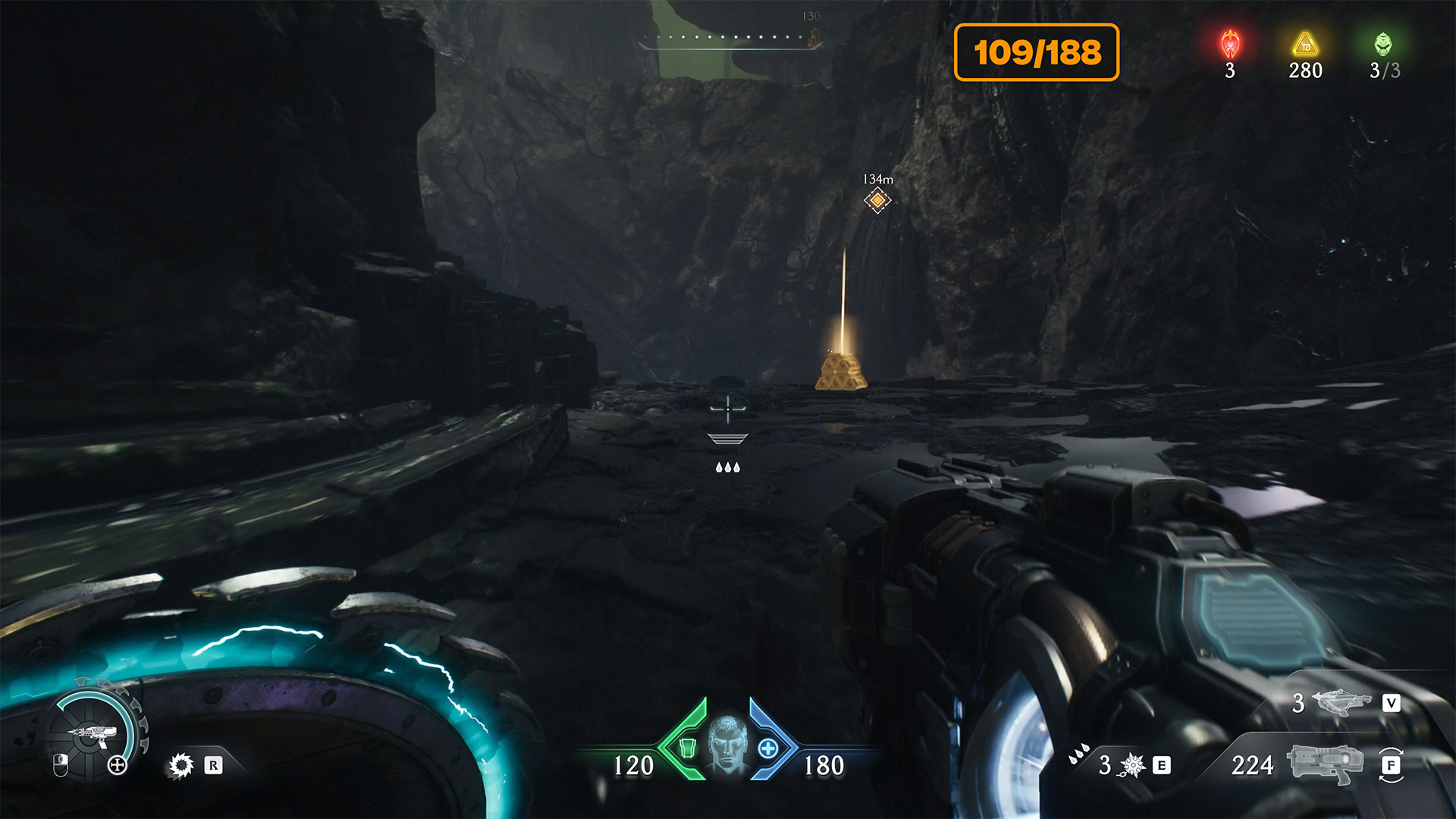The image size is (1456, 819).
Task: Select the red demonic life sigil icon
Action: (1230, 45)
